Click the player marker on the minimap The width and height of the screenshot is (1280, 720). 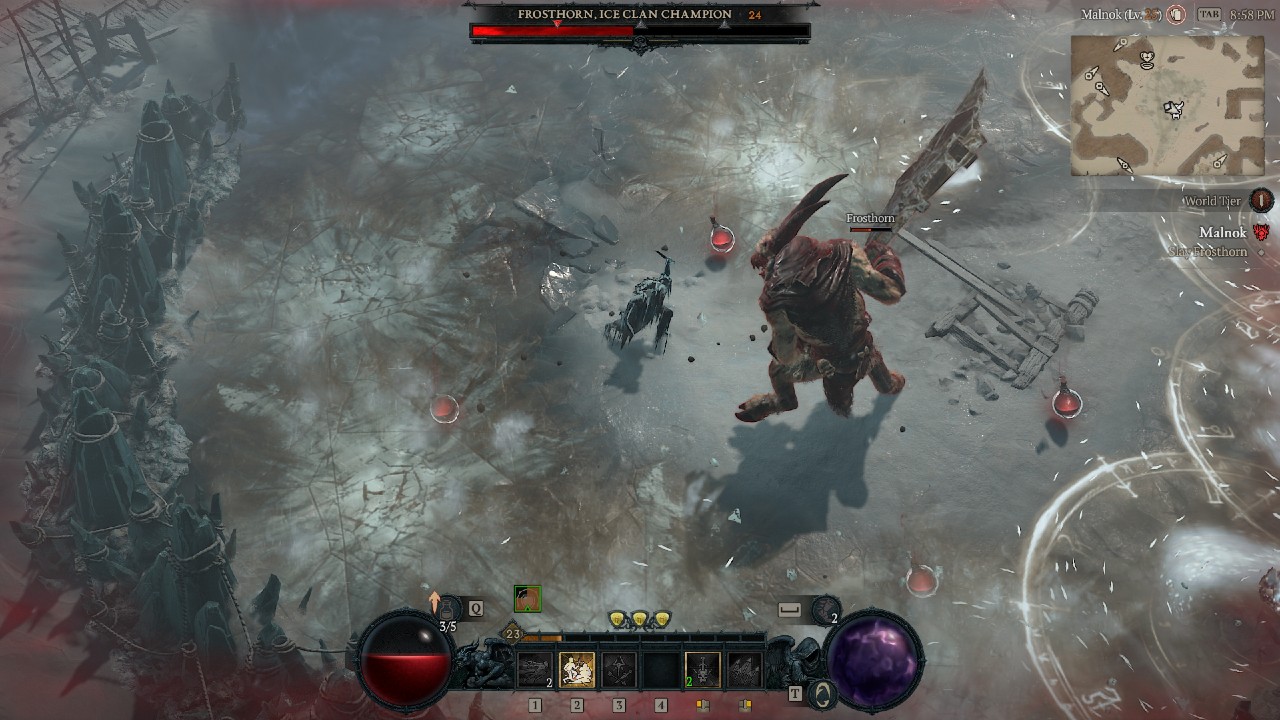(x=1174, y=108)
